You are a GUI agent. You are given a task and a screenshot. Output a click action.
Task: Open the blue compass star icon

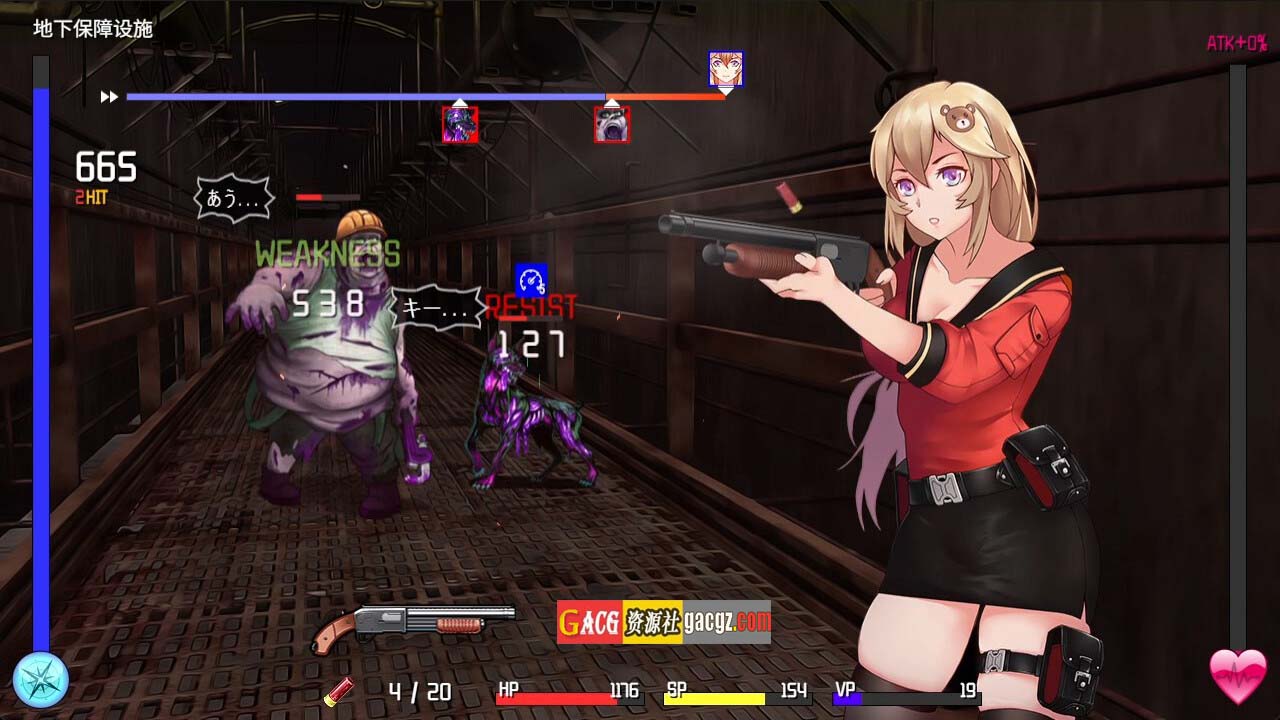41,679
